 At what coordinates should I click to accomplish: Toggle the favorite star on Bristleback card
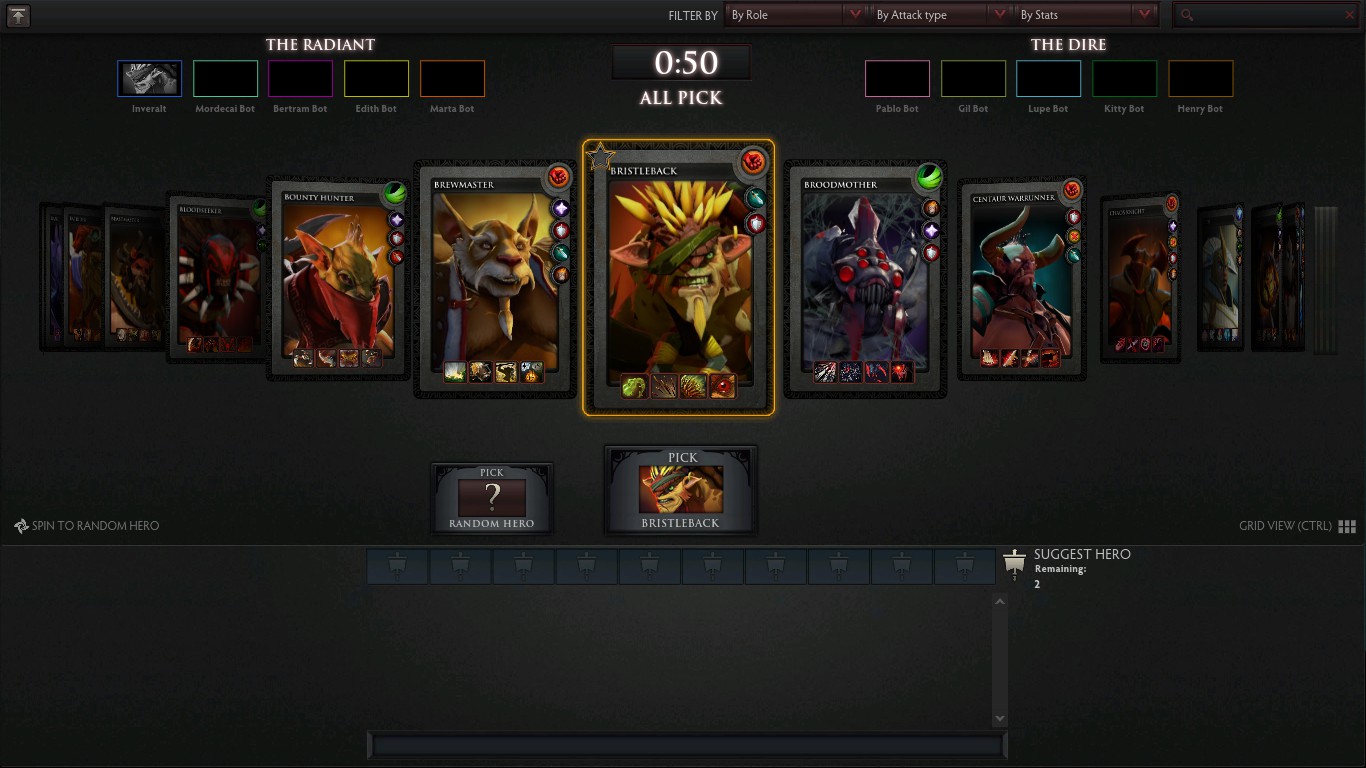600,156
